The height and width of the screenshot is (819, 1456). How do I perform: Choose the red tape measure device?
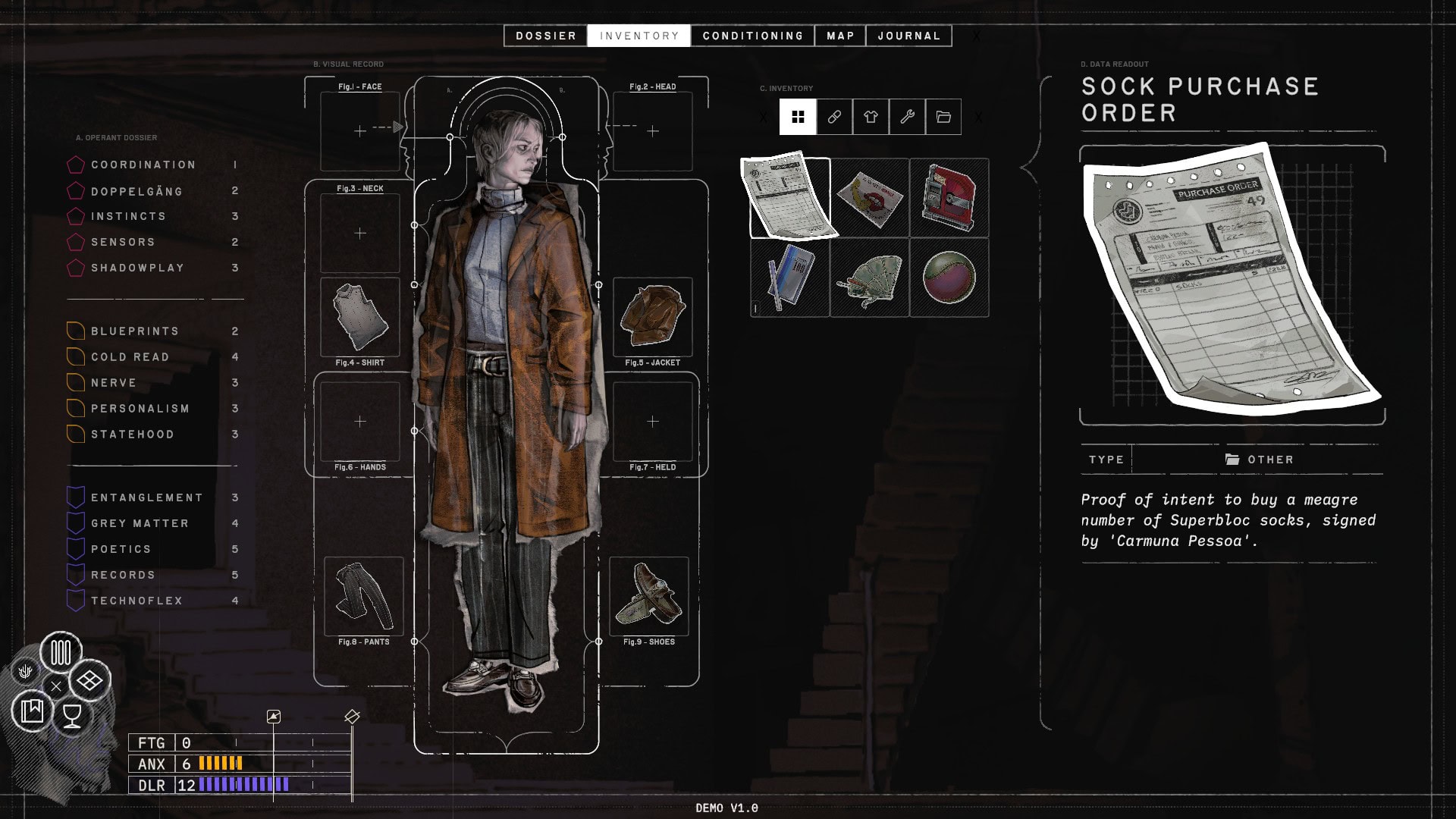pos(949,198)
